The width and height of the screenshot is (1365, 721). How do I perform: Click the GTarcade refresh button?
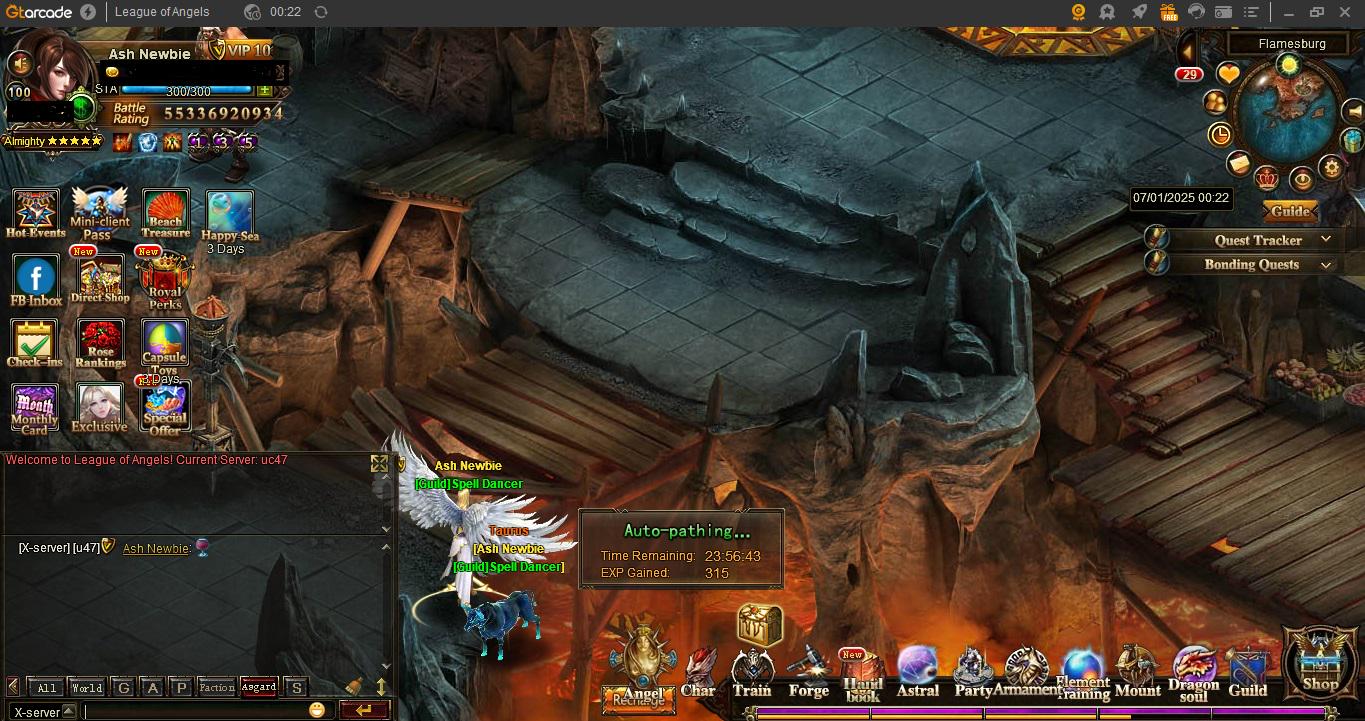pos(320,12)
